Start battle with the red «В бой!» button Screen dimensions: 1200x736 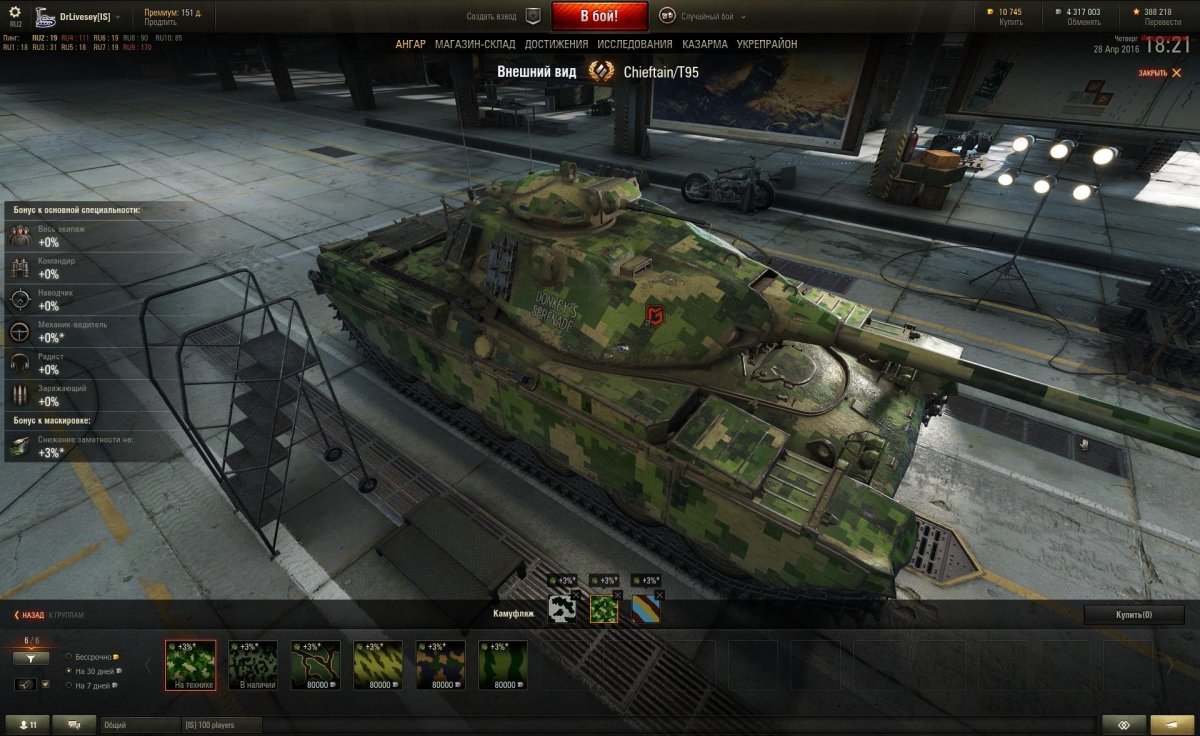[599, 16]
